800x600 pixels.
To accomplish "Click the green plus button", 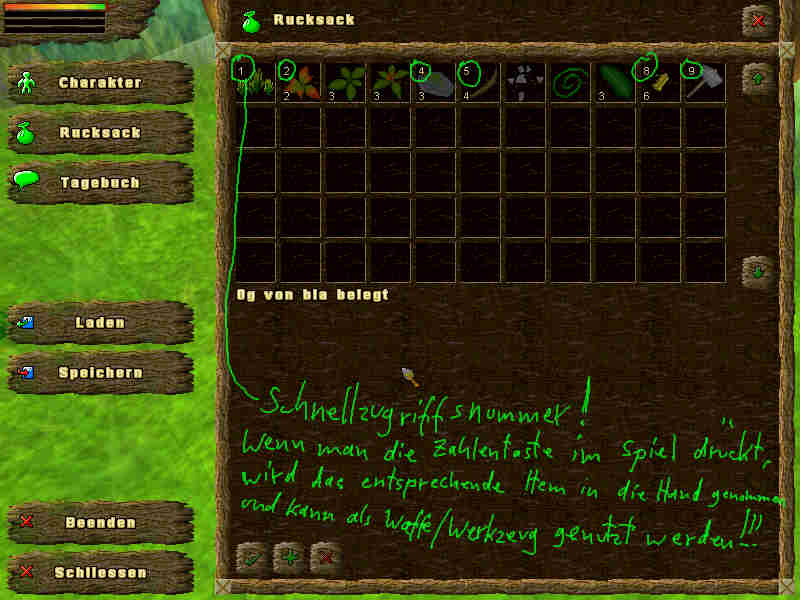I will [290, 557].
